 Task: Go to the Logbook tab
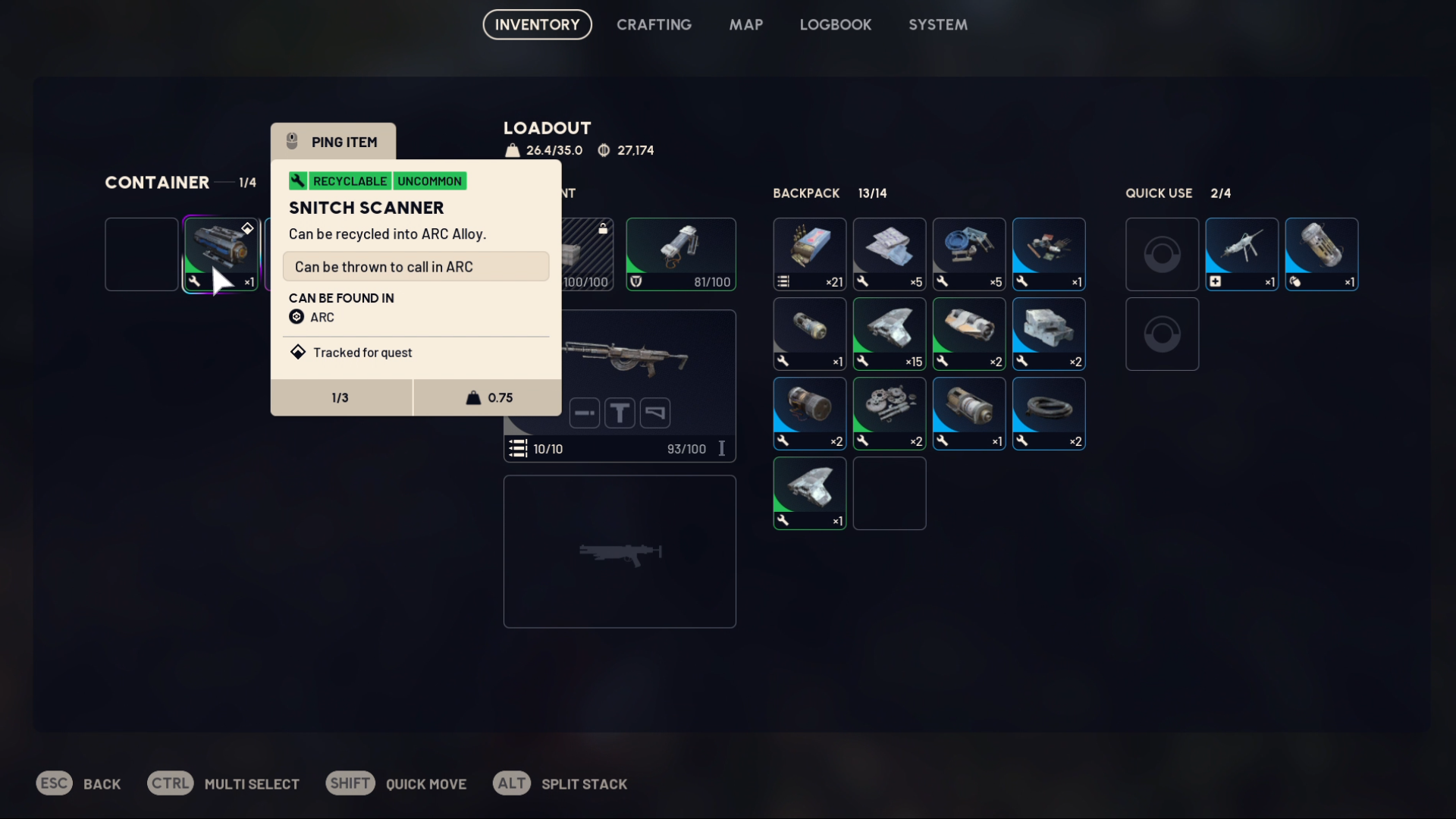coord(835,24)
